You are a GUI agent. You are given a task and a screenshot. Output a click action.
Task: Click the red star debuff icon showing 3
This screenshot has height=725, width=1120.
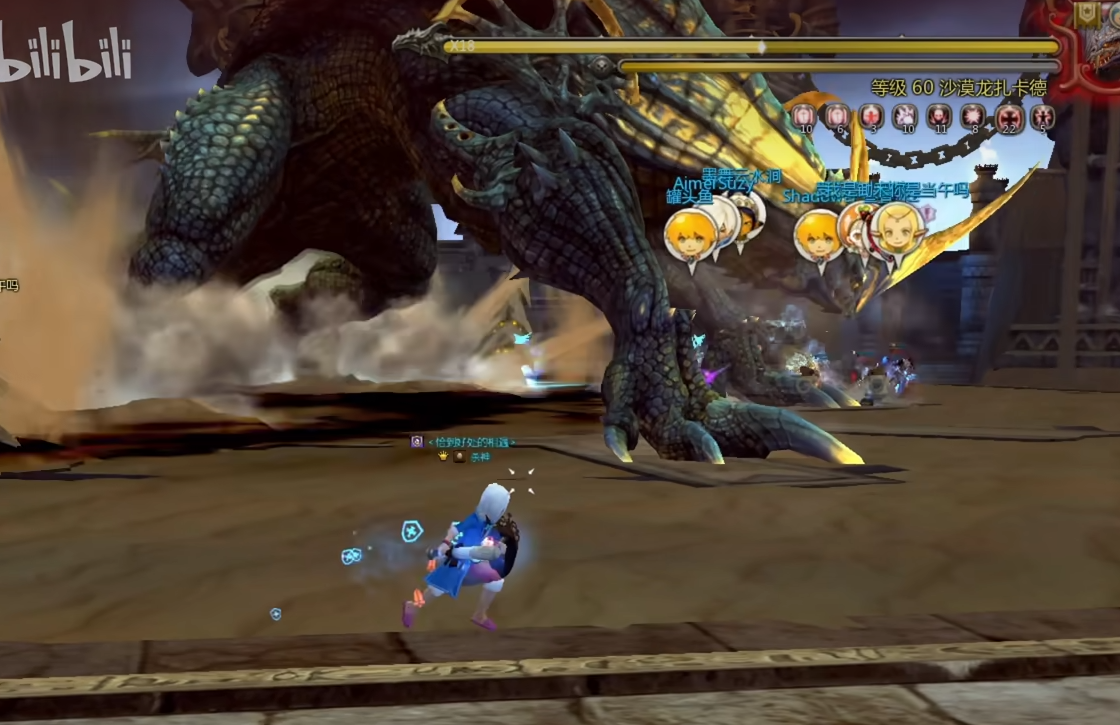pyautogui.click(x=871, y=116)
